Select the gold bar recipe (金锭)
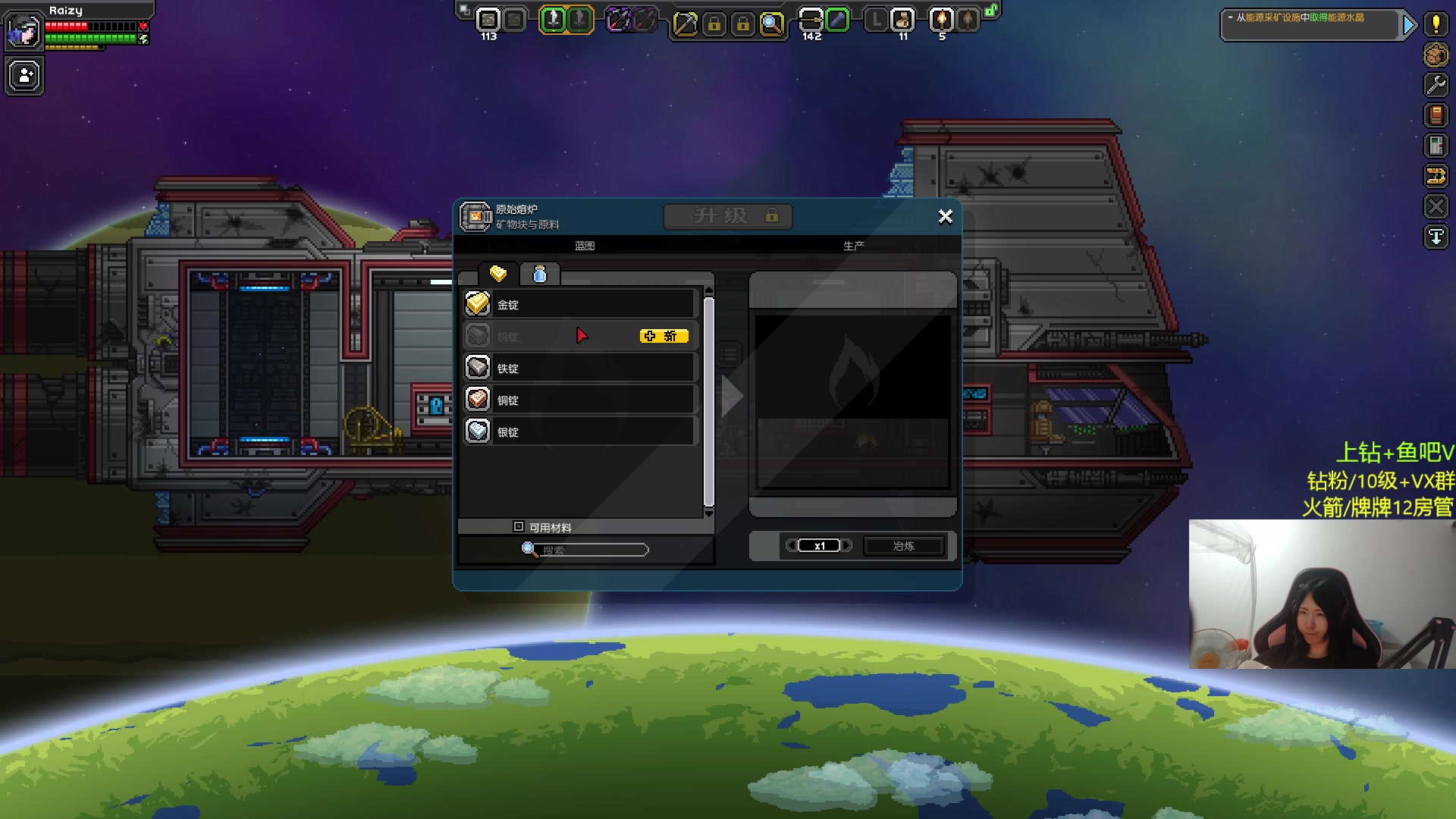The height and width of the screenshot is (819, 1456). [580, 304]
